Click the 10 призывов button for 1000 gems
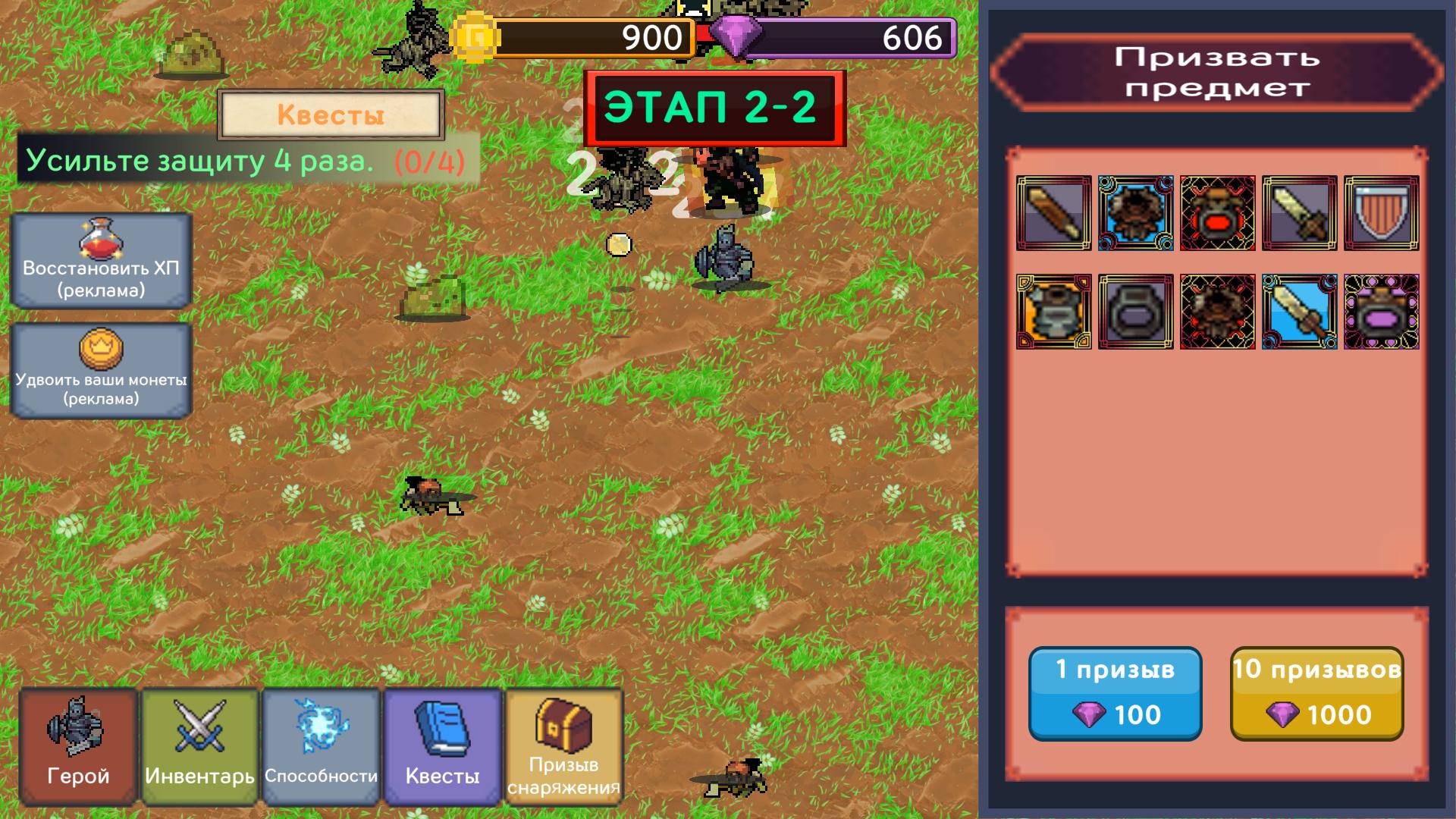This screenshot has height=819, width=1456. pos(1318,694)
